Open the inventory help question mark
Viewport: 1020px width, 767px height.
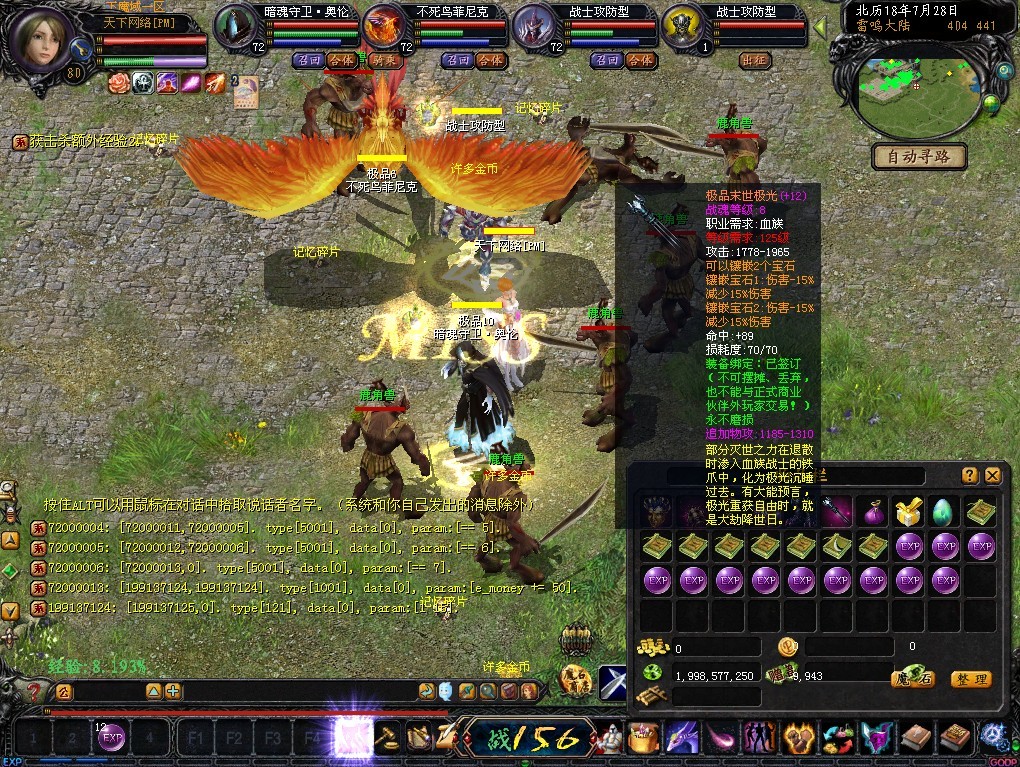click(969, 476)
